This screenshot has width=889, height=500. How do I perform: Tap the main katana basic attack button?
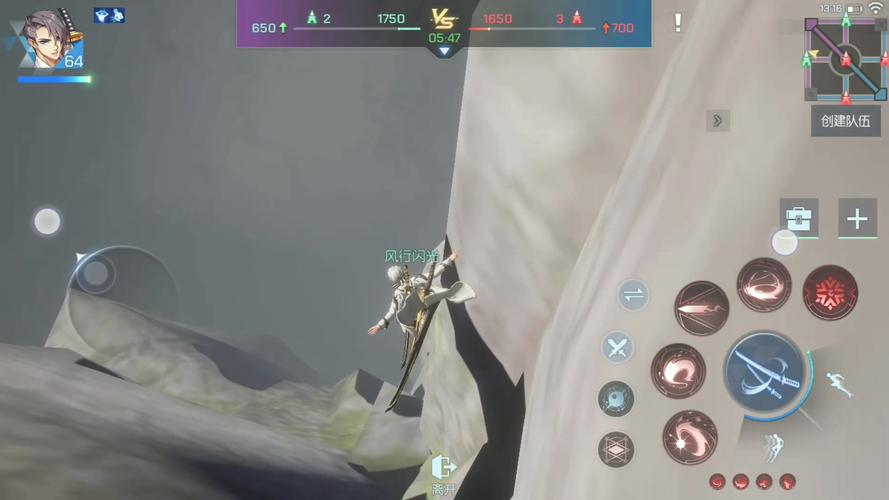click(765, 372)
